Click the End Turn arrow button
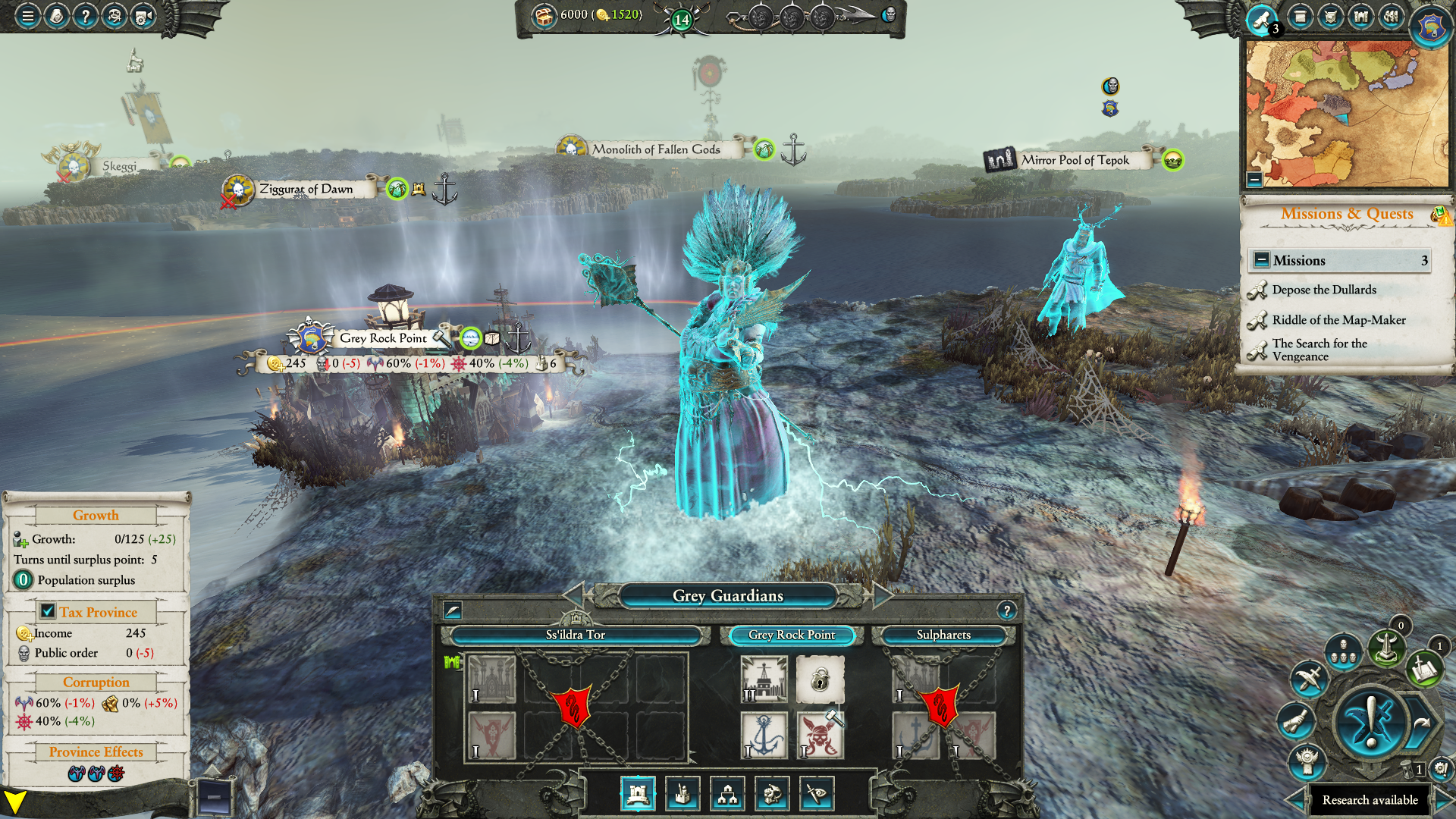The image size is (1456, 819). tap(1422, 723)
